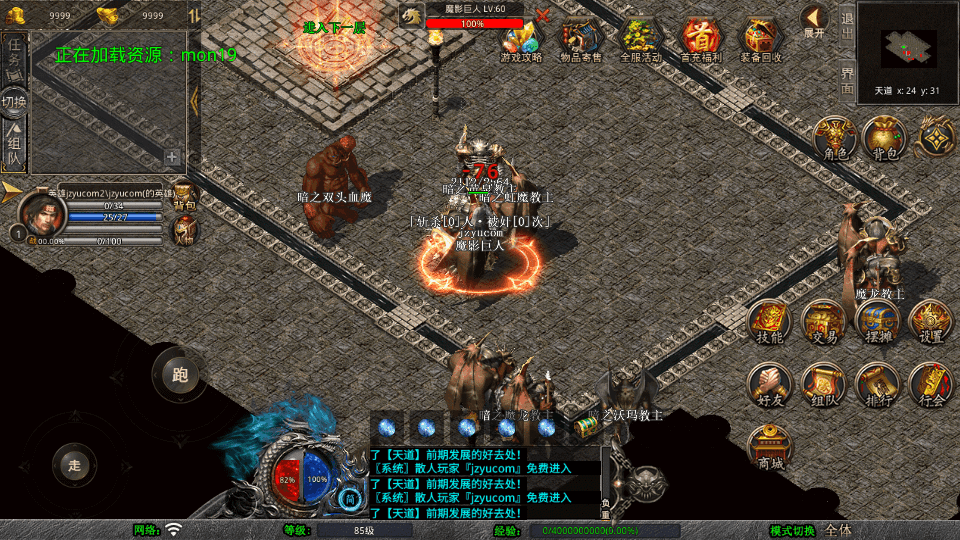The height and width of the screenshot is (540, 960).
Task: Open the 摆摊 stall icon
Action: pyautogui.click(x=877, y=322)
